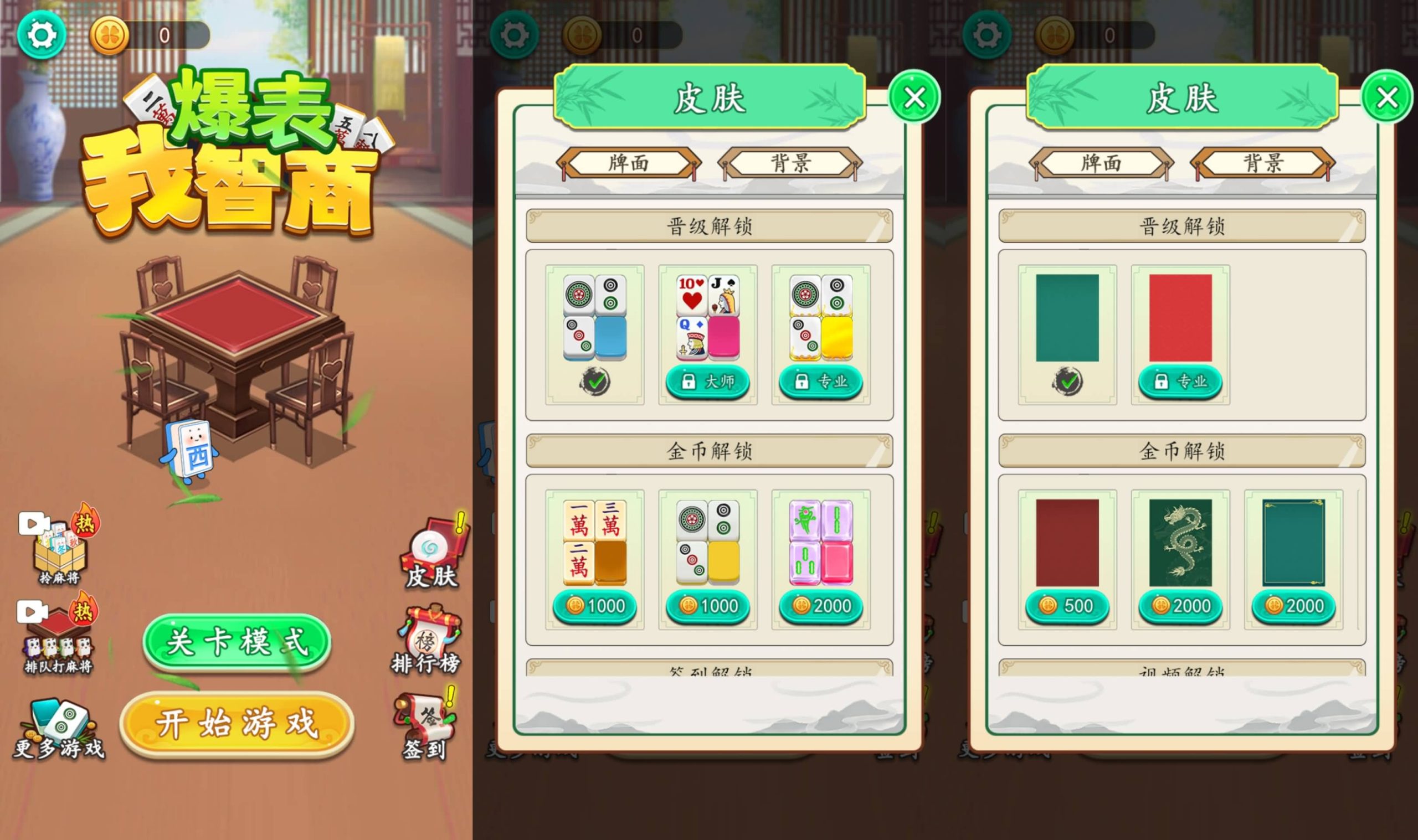Select the poker card skin locked at 大师
This screenshot has width=1418, height=840.
coord(707,381)
